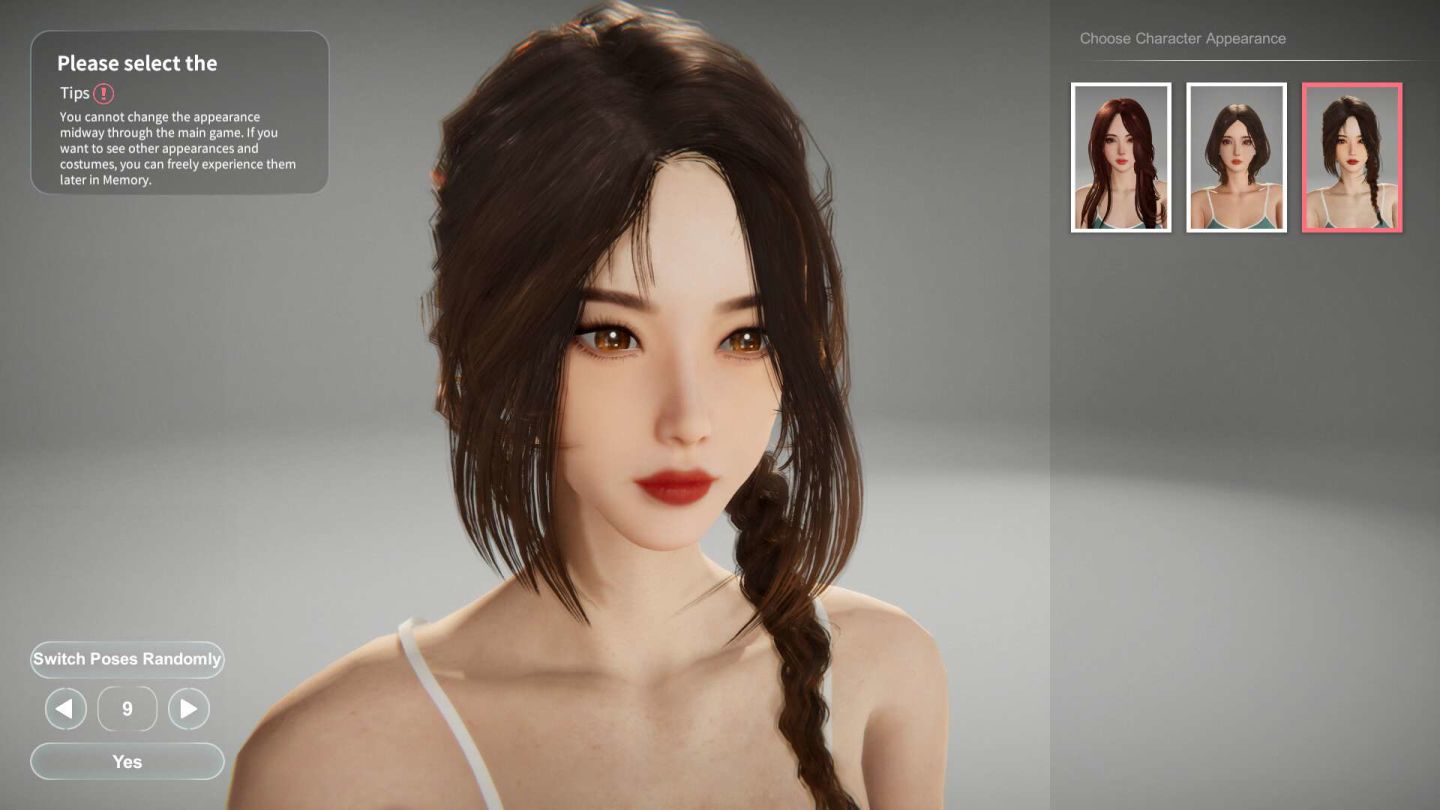
Task: Select the right-pointing triangle navigation icon
Action: [x=189, y=708]
